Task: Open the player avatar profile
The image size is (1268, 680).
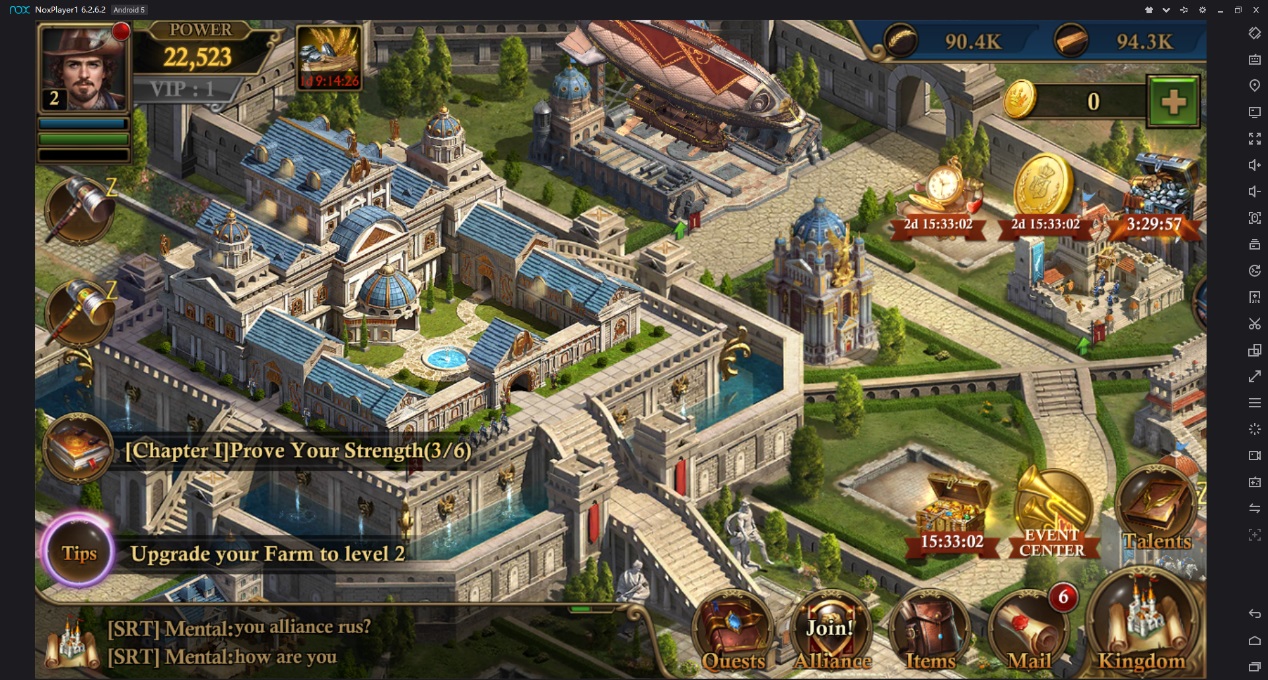Action: click(x=84, y=68)
